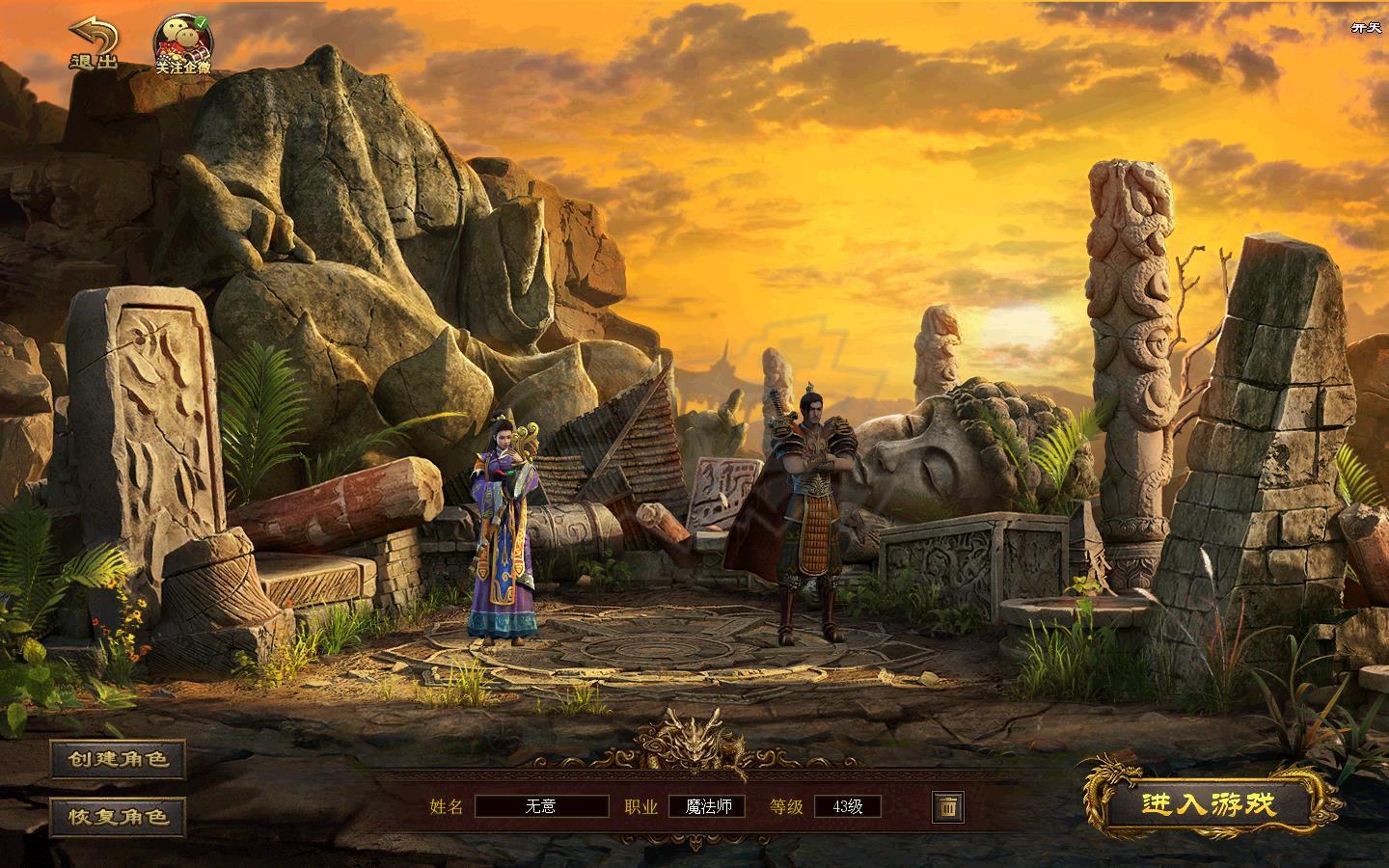This screenshot has width=1389, height=868.
Task: Enter the game with 进入游戏
Action: tap(1210, 804)
